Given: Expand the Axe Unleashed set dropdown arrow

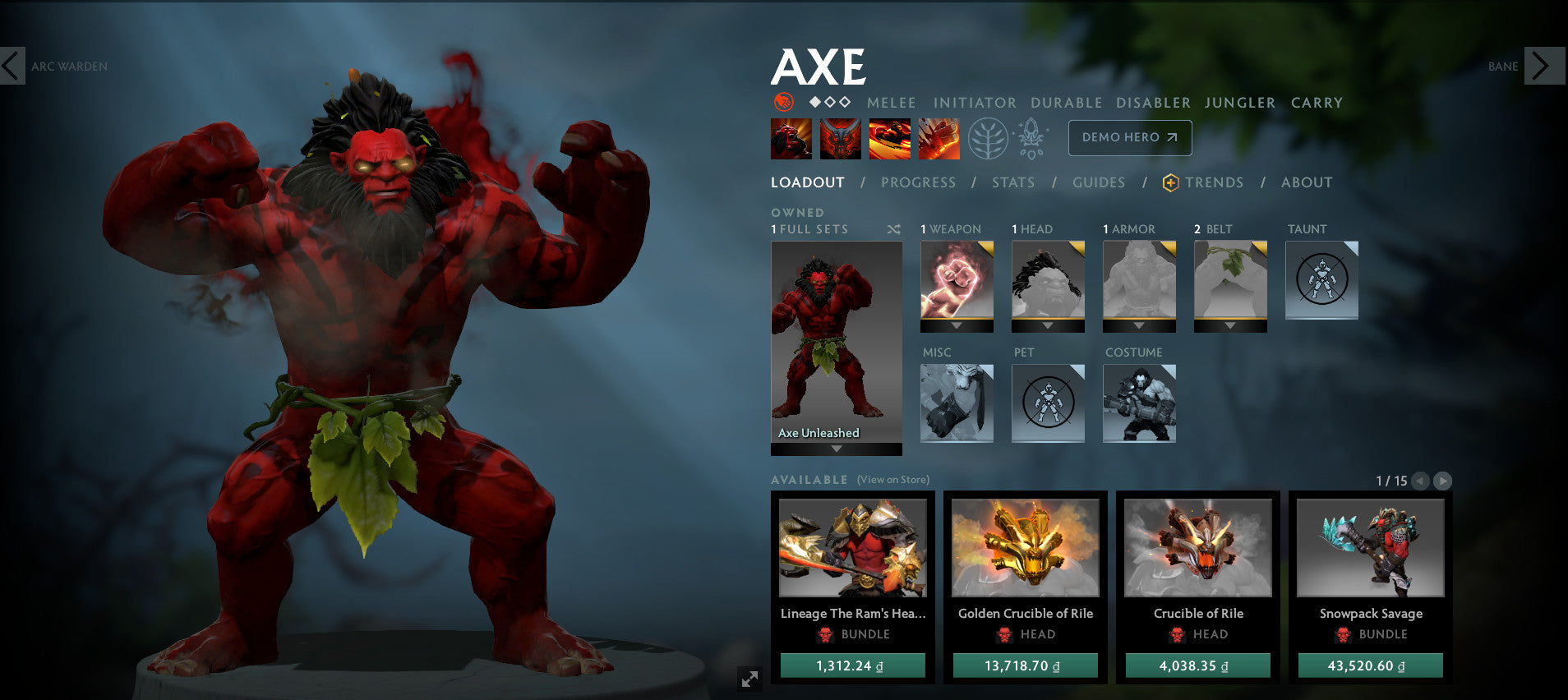Looking at the screenshot, I should [835, 448].
